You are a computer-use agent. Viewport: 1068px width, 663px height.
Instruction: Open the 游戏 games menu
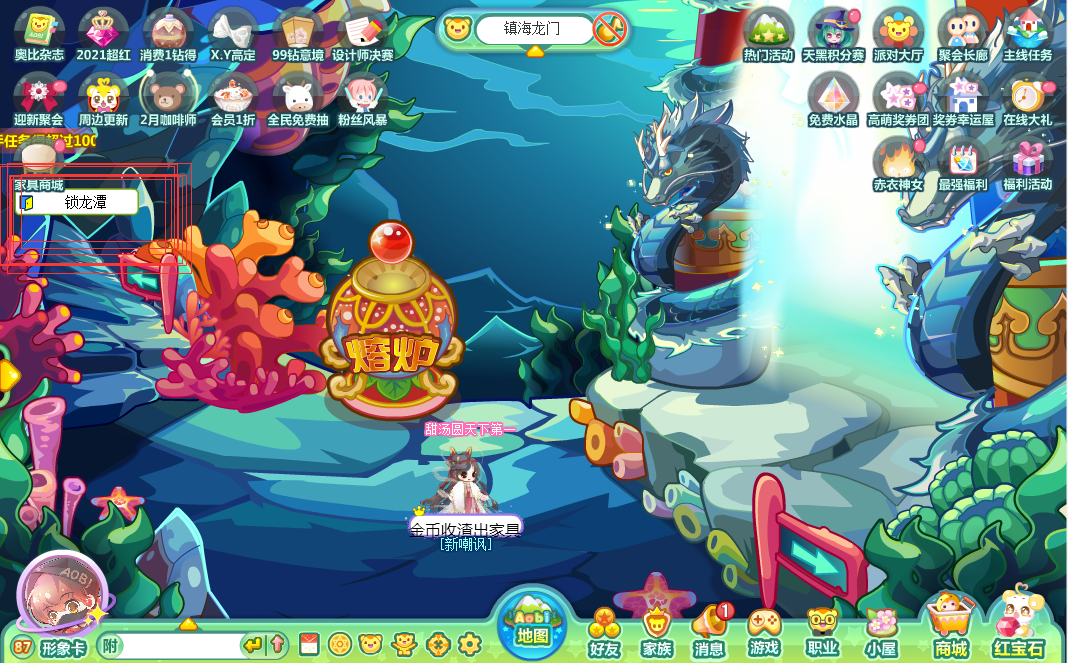[x=764, y=632]
